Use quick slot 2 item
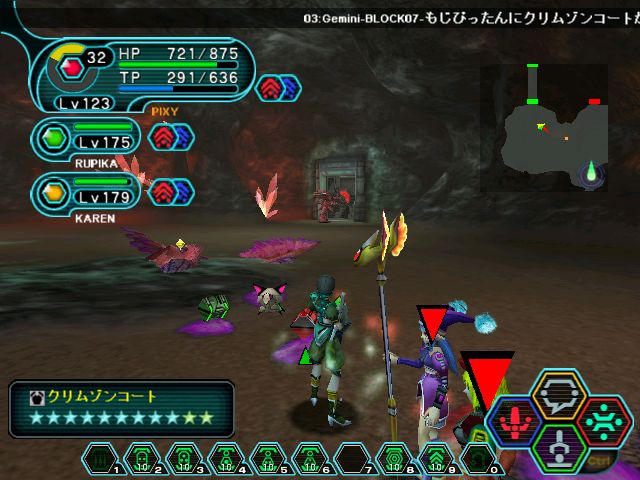 tap(143, 458)
